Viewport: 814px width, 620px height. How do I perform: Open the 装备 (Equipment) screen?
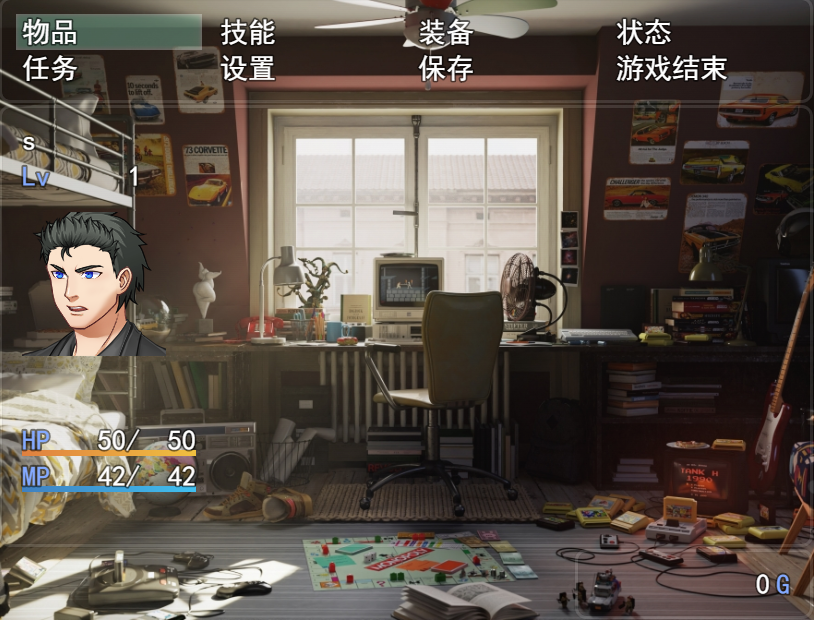[x=446, y=32]
